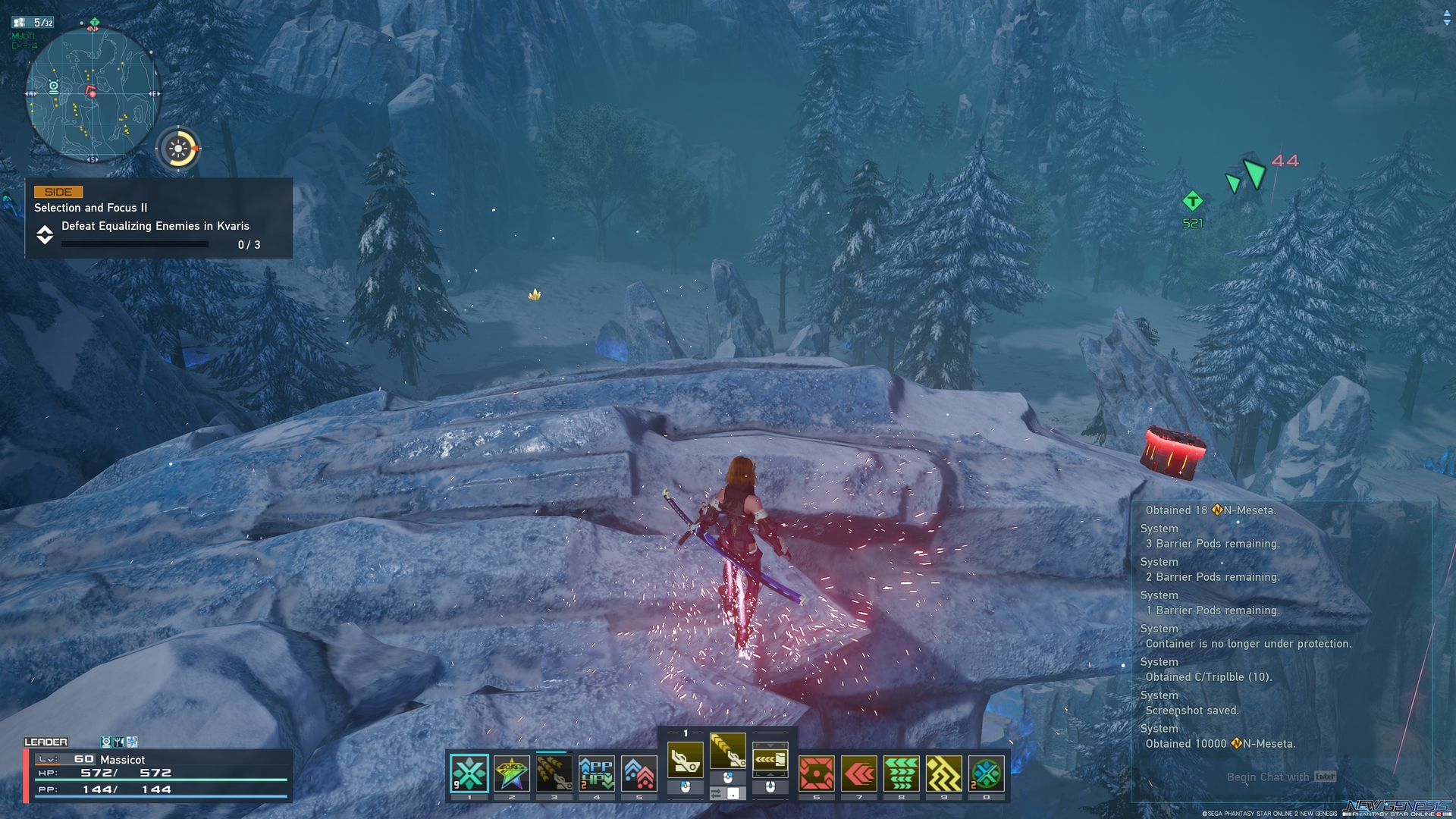Select the circled green cross item in slot 0
Image resolution: width=1456 pixels, height=819 pixels.
(x=987, y=773)
